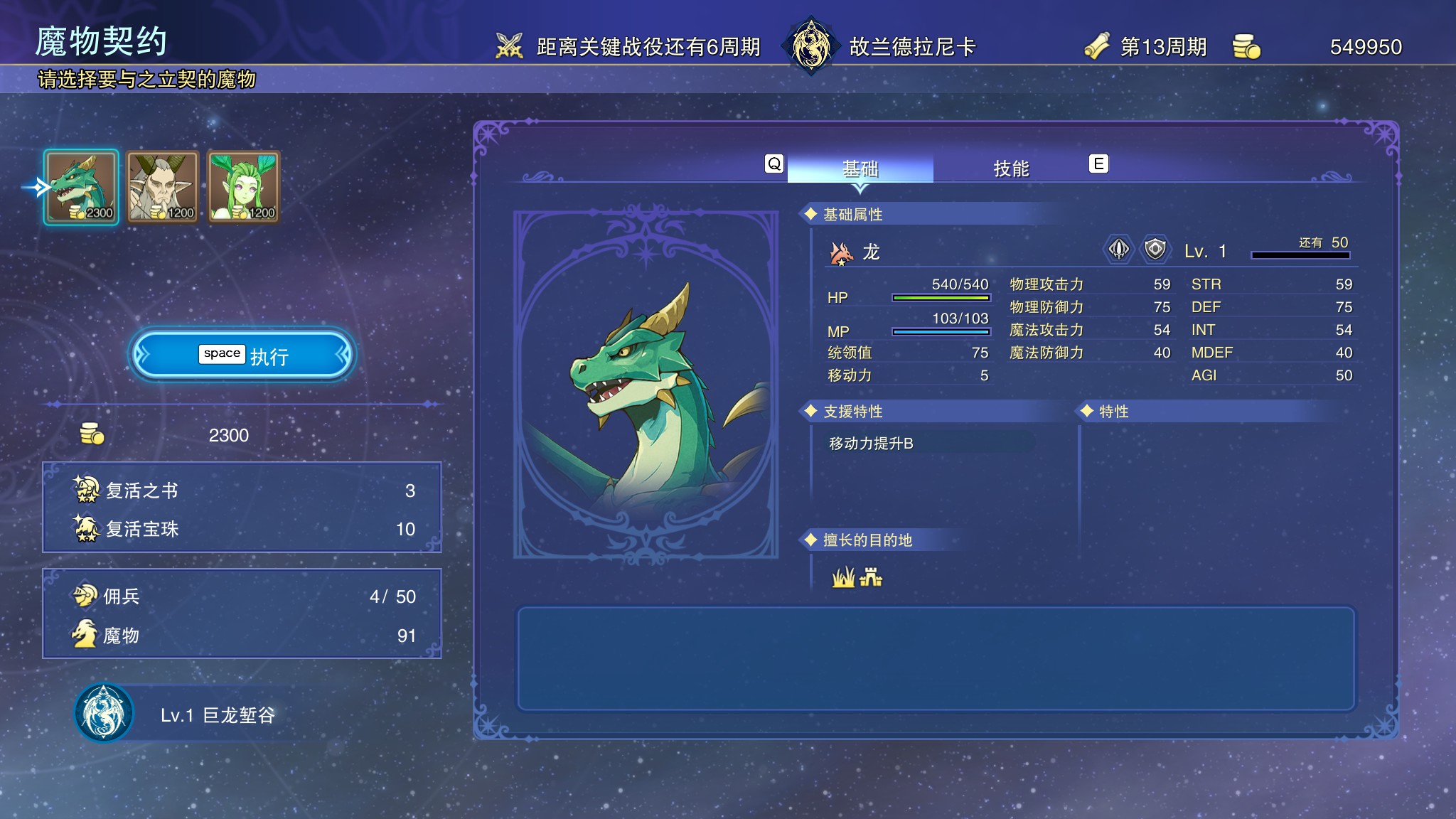Confirm the contract with the 执行 button

click(x=242, y=355)
